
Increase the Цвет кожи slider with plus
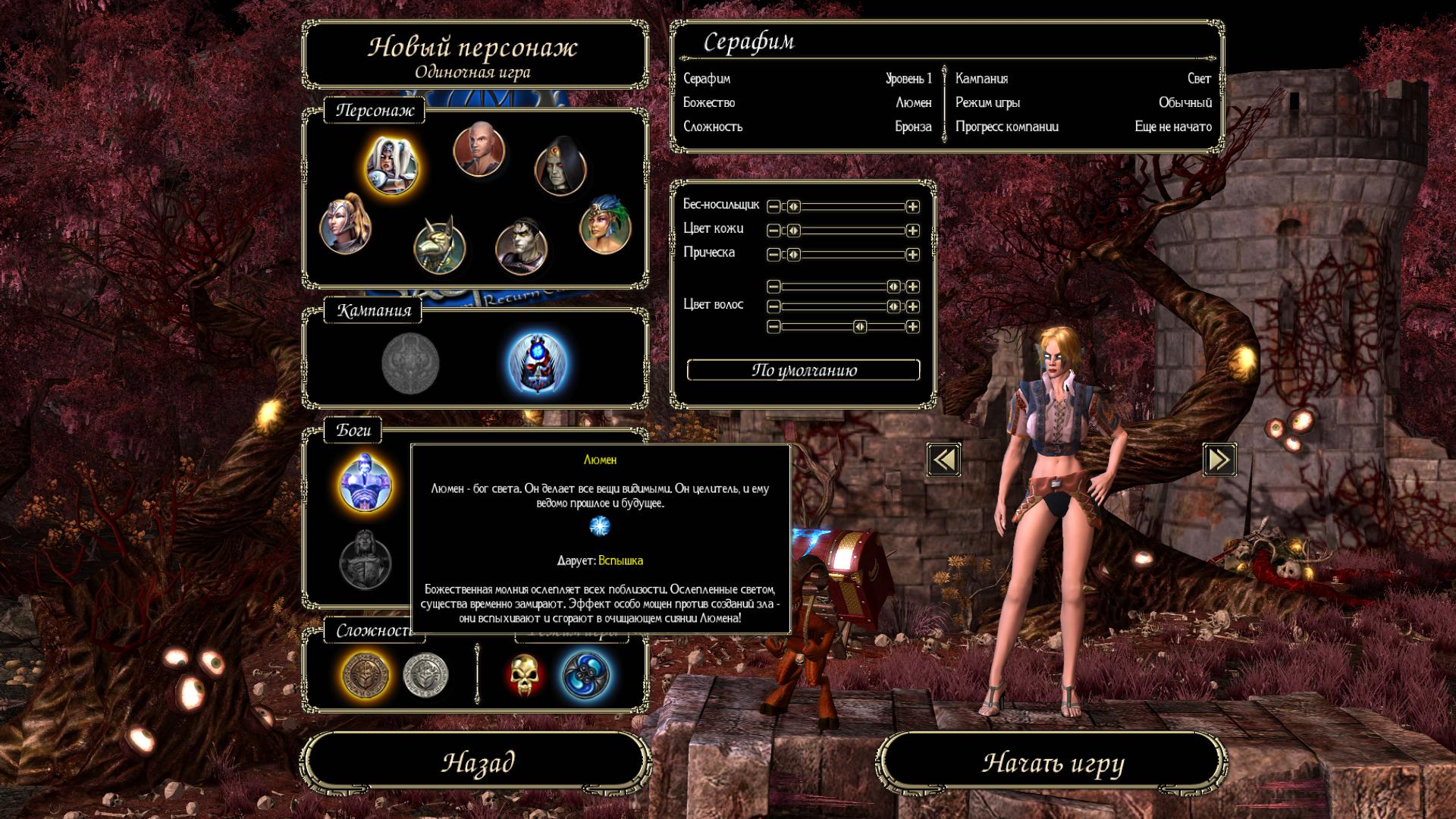pyautogui.click(x=913, y=231)
